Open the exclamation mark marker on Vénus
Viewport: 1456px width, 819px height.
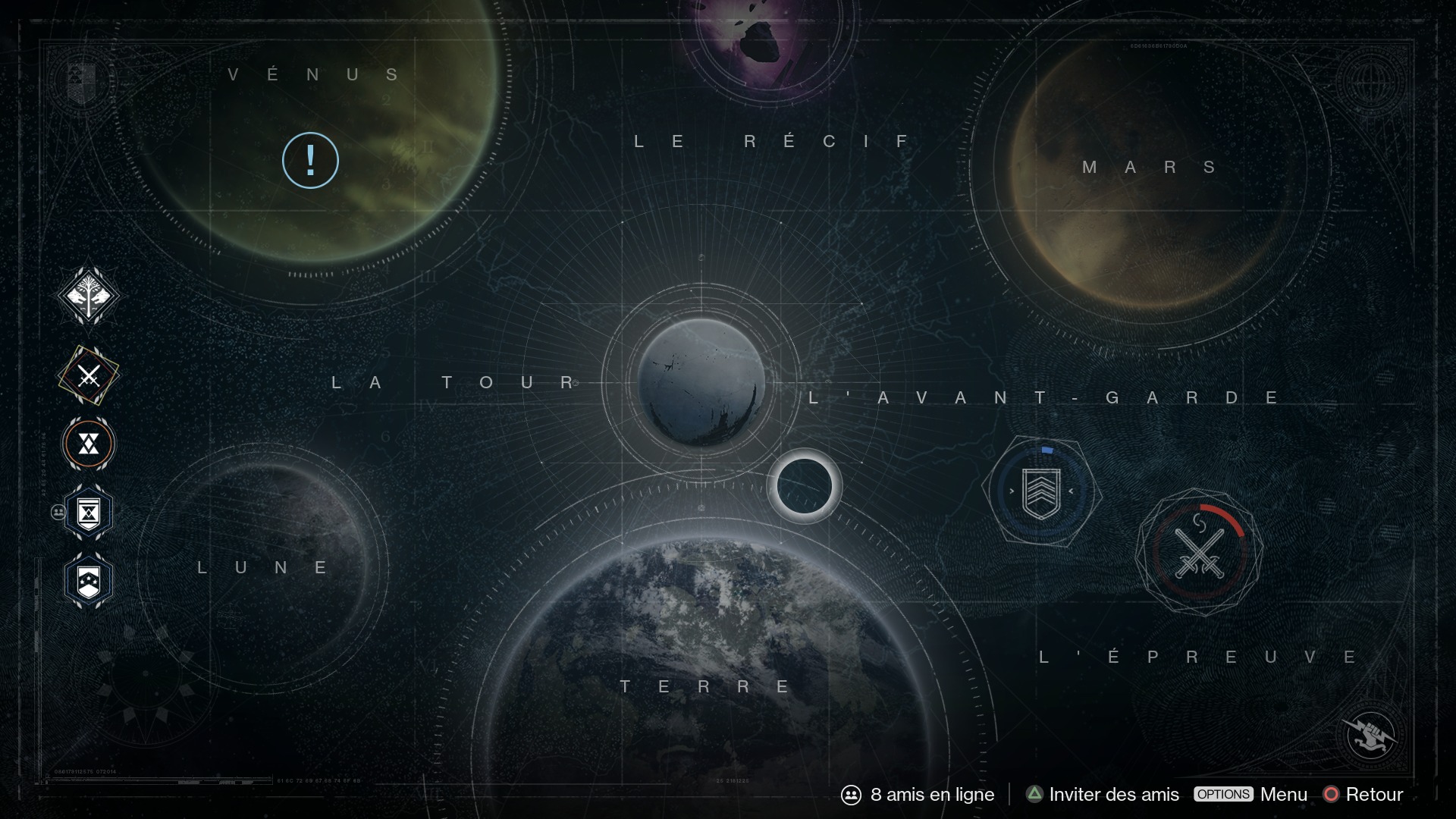pos(310,160)
